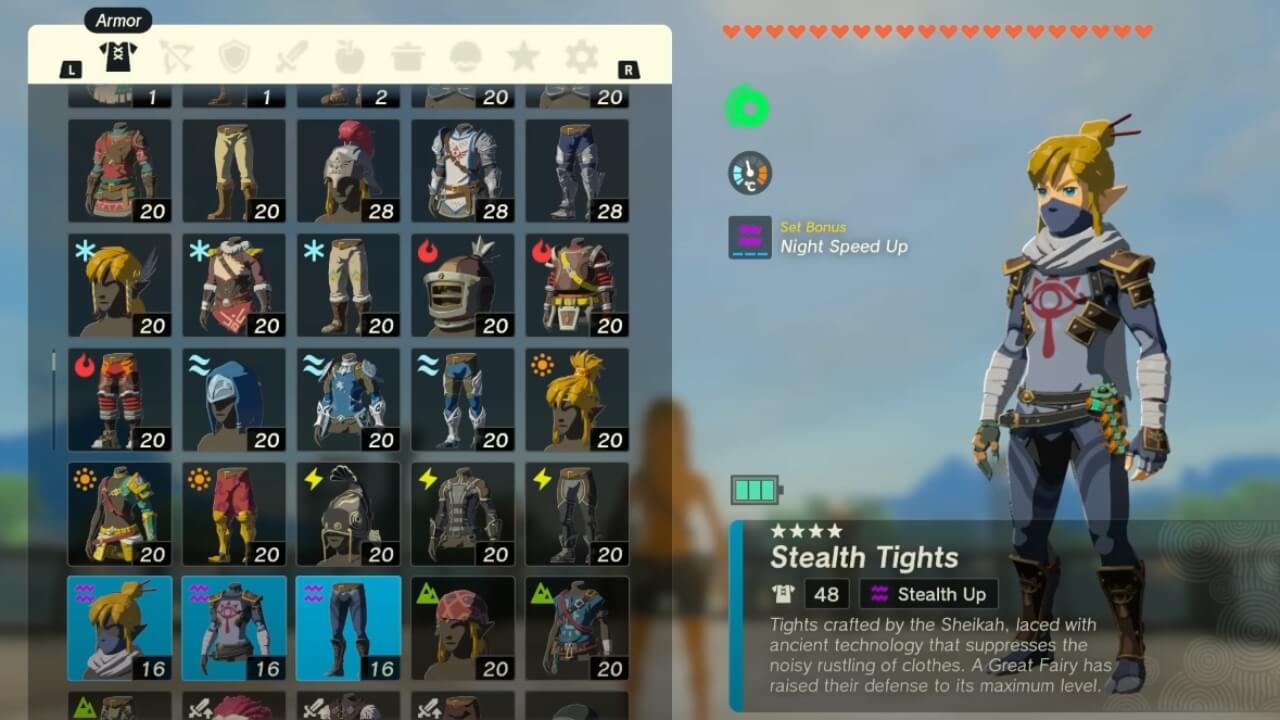Toggle the equipped Stealth Tights slot
Viewport: 1280px width, 720px height.
click(x=348, y=628)
